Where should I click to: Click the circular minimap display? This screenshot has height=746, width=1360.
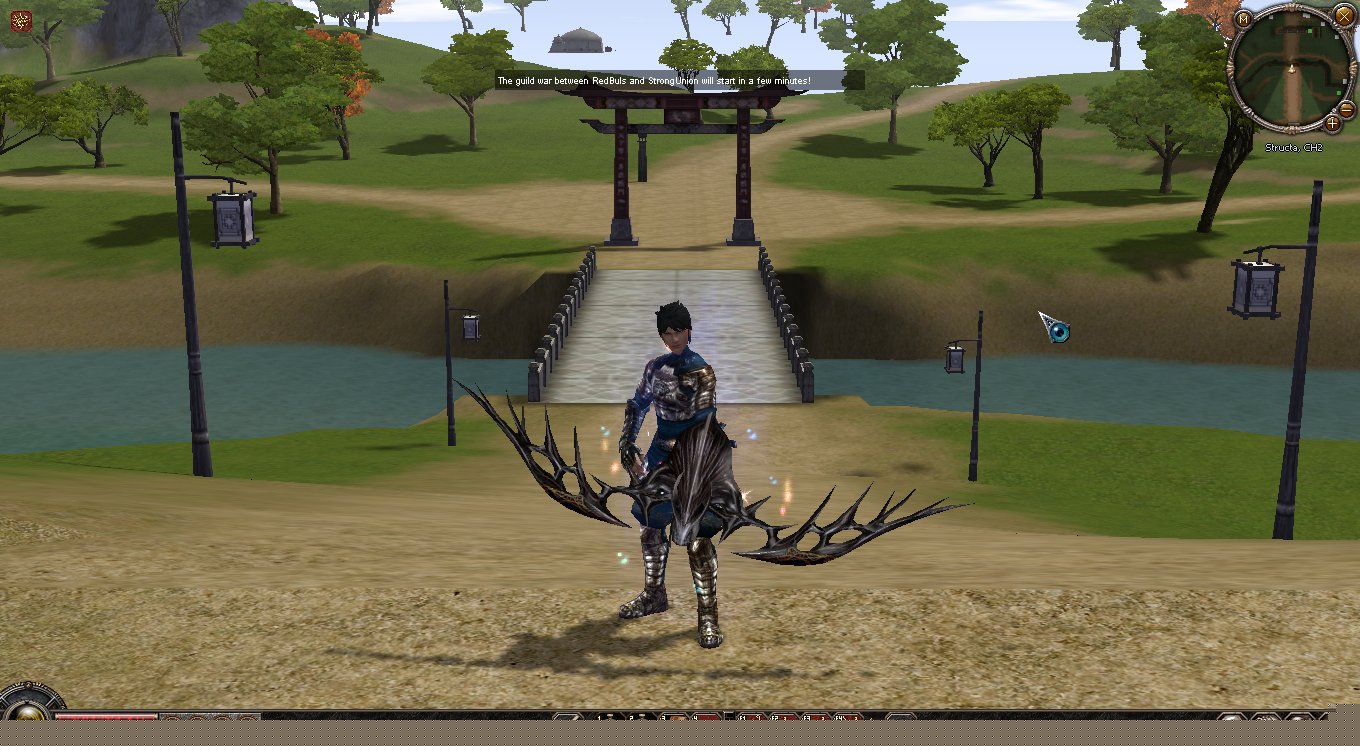coord(1290,68)
